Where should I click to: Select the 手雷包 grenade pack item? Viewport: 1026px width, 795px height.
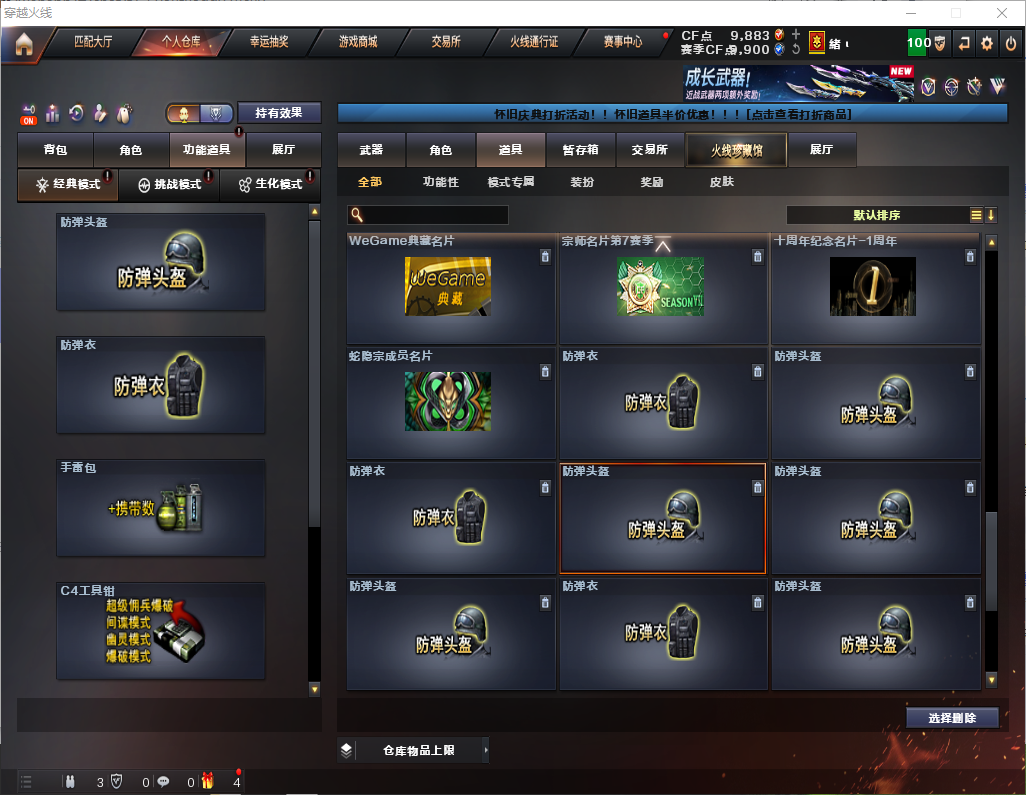point(161,508)
